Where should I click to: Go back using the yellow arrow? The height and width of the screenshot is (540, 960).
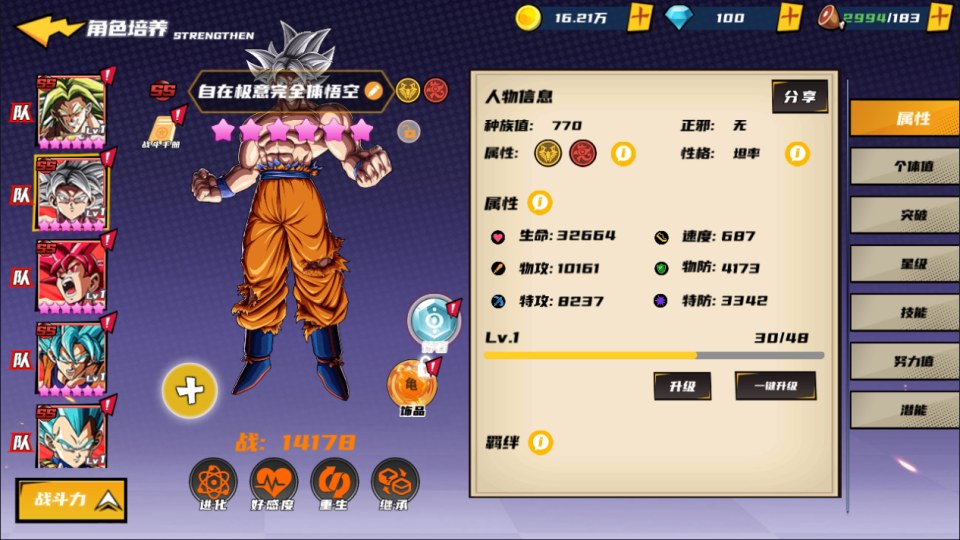point(48,29)
